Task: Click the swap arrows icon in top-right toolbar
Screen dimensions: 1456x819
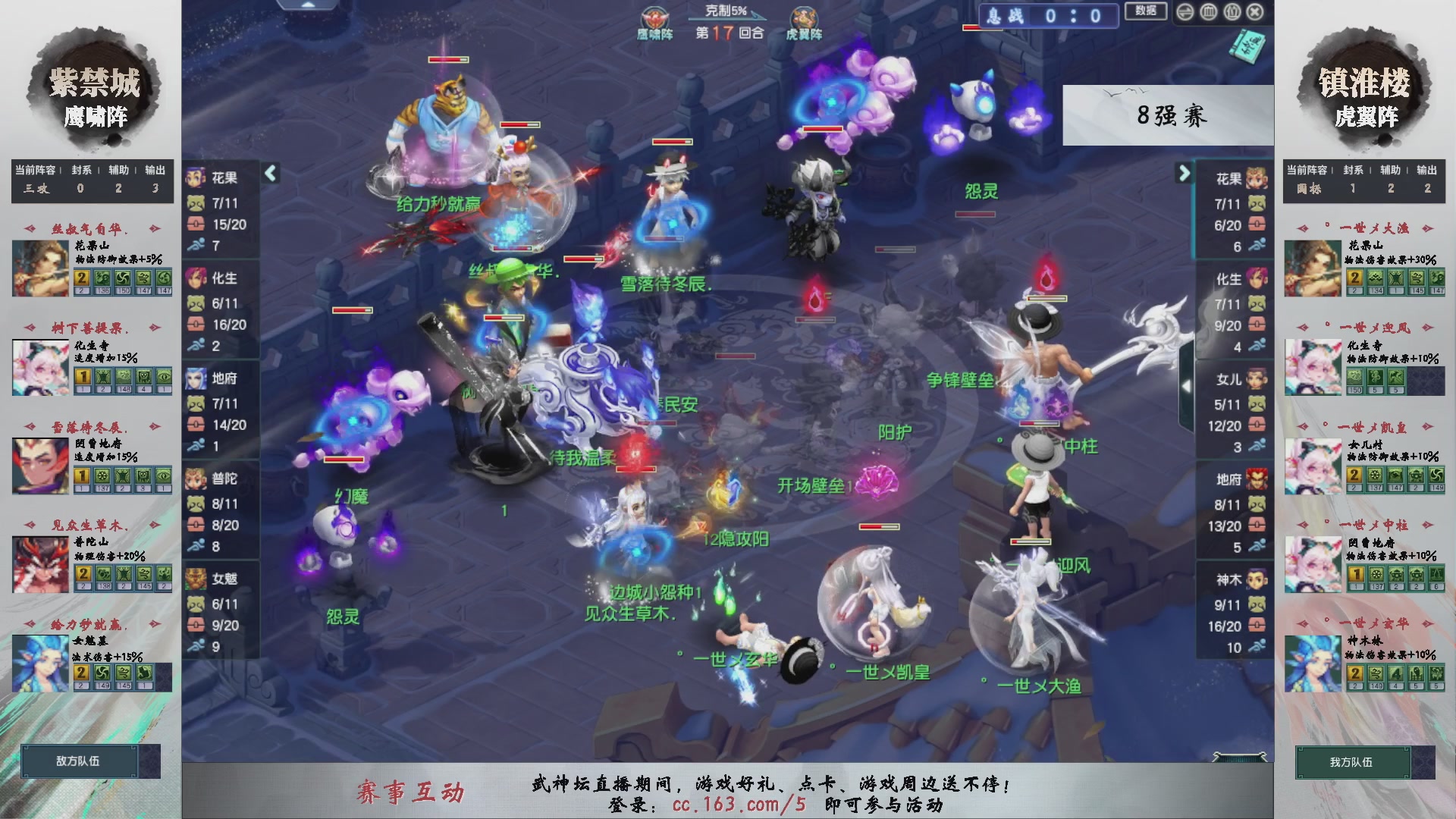Action: tap(1185, 12)
